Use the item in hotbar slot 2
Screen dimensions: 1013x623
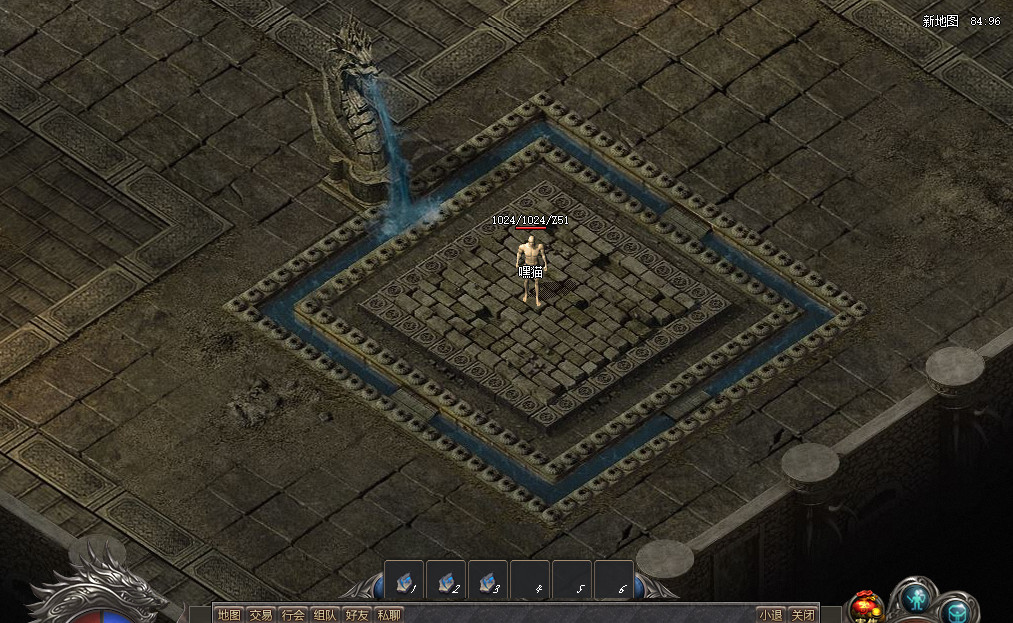pyautogui.click(x=446, y=580)
